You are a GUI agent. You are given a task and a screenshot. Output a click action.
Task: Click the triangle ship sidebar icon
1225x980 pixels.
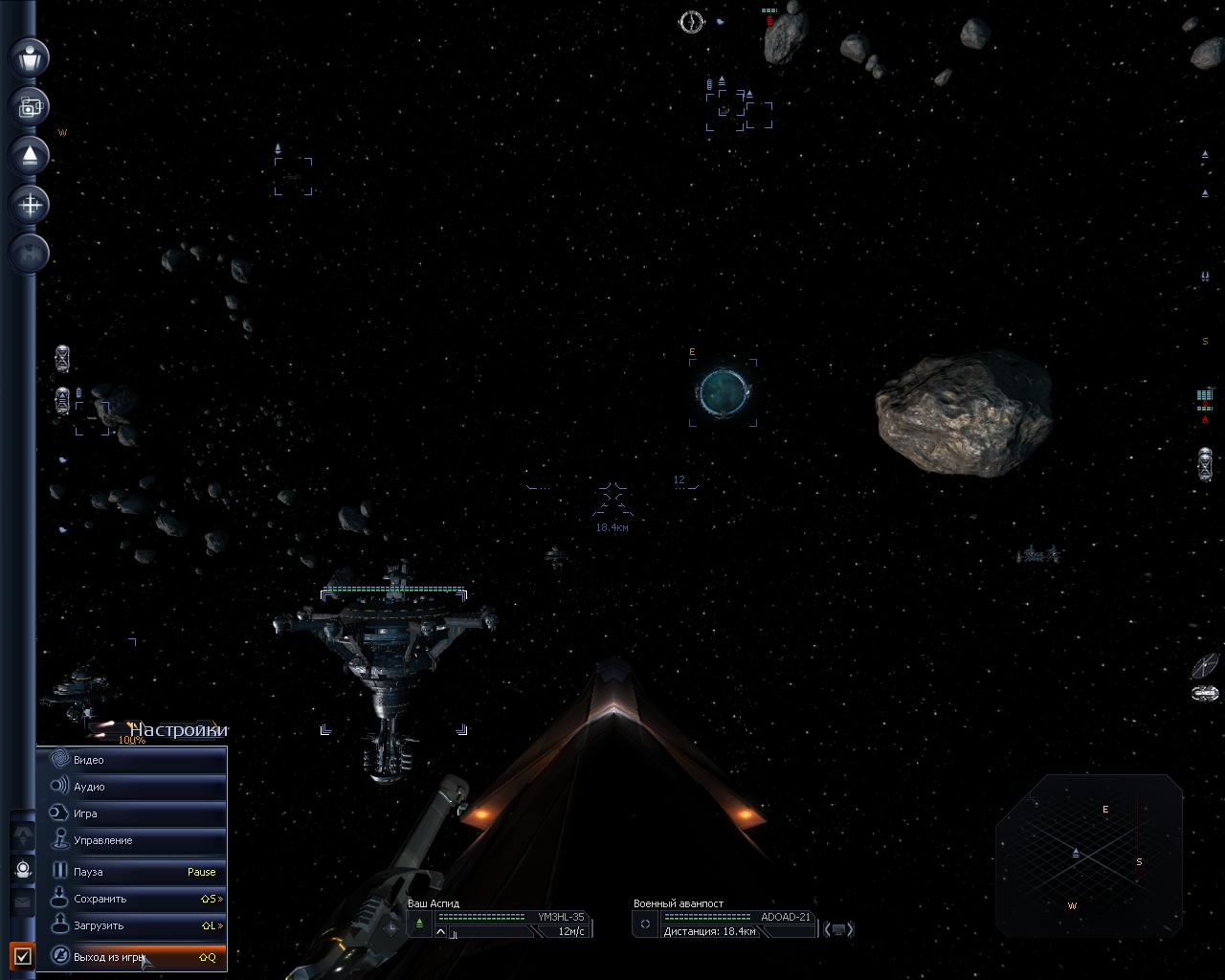(x=31, y=155)
